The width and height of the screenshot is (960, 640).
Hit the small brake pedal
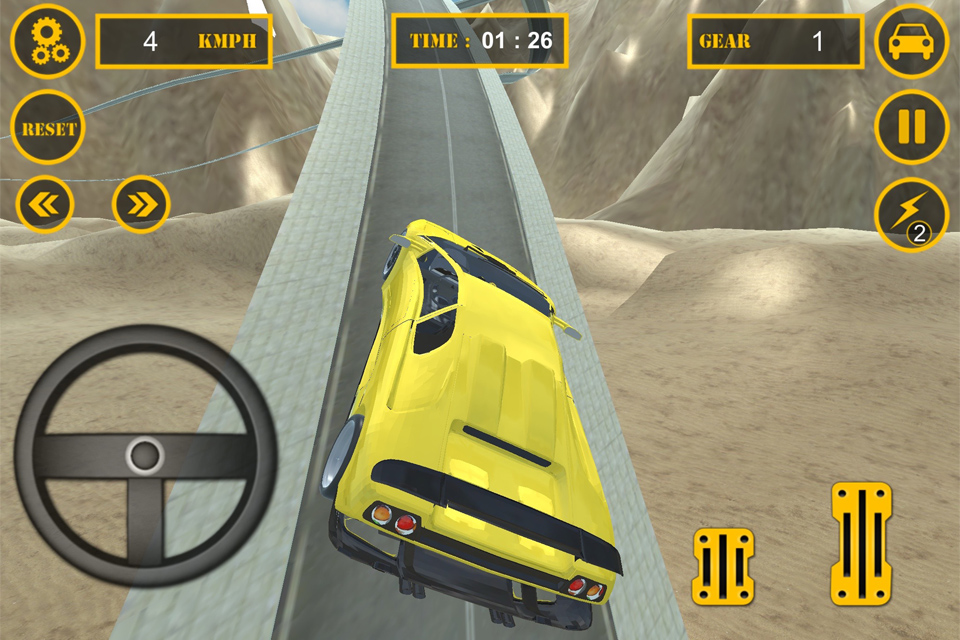click(723, 567)
